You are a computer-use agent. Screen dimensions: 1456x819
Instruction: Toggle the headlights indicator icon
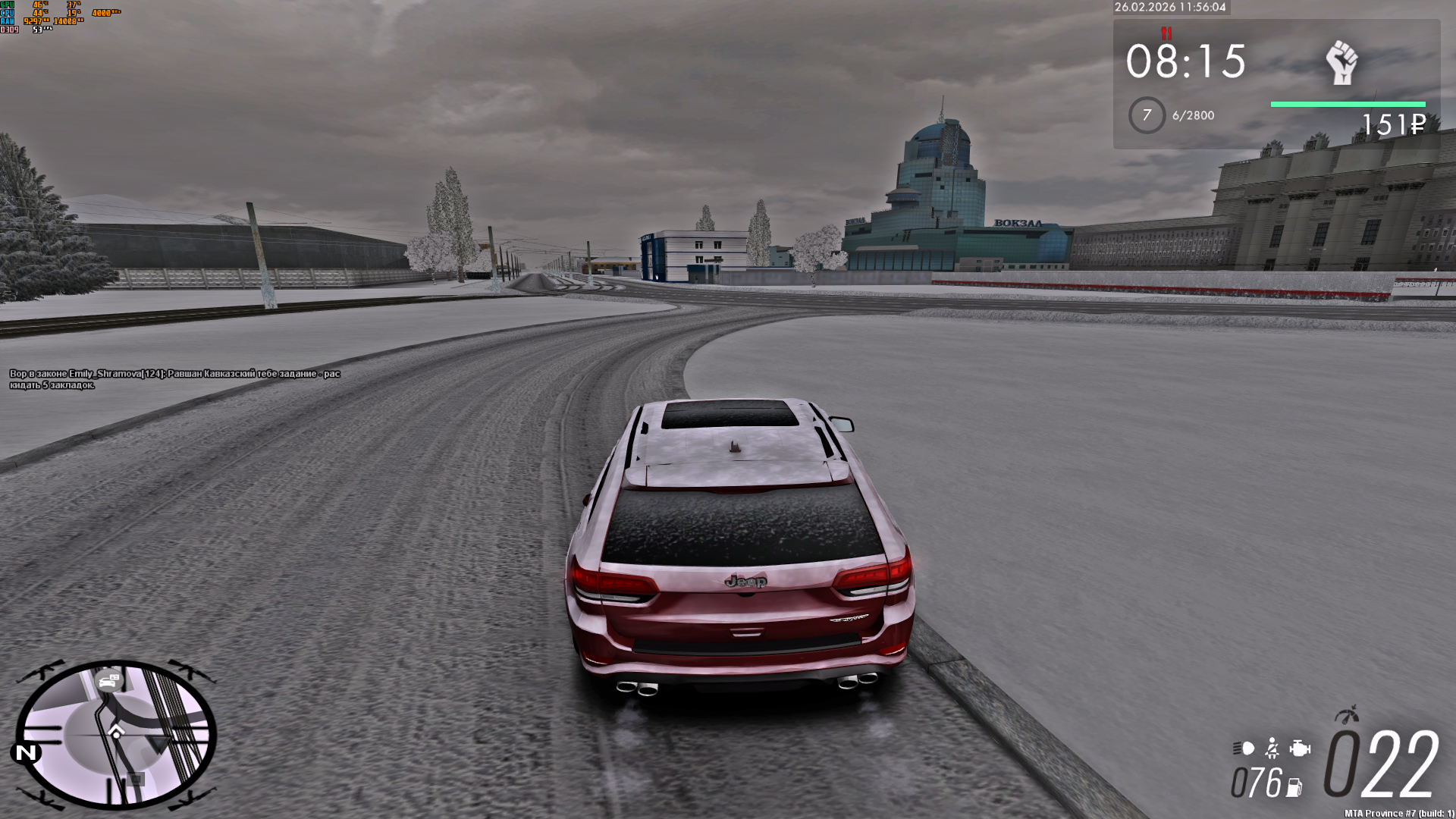(x=1244, y=749)
